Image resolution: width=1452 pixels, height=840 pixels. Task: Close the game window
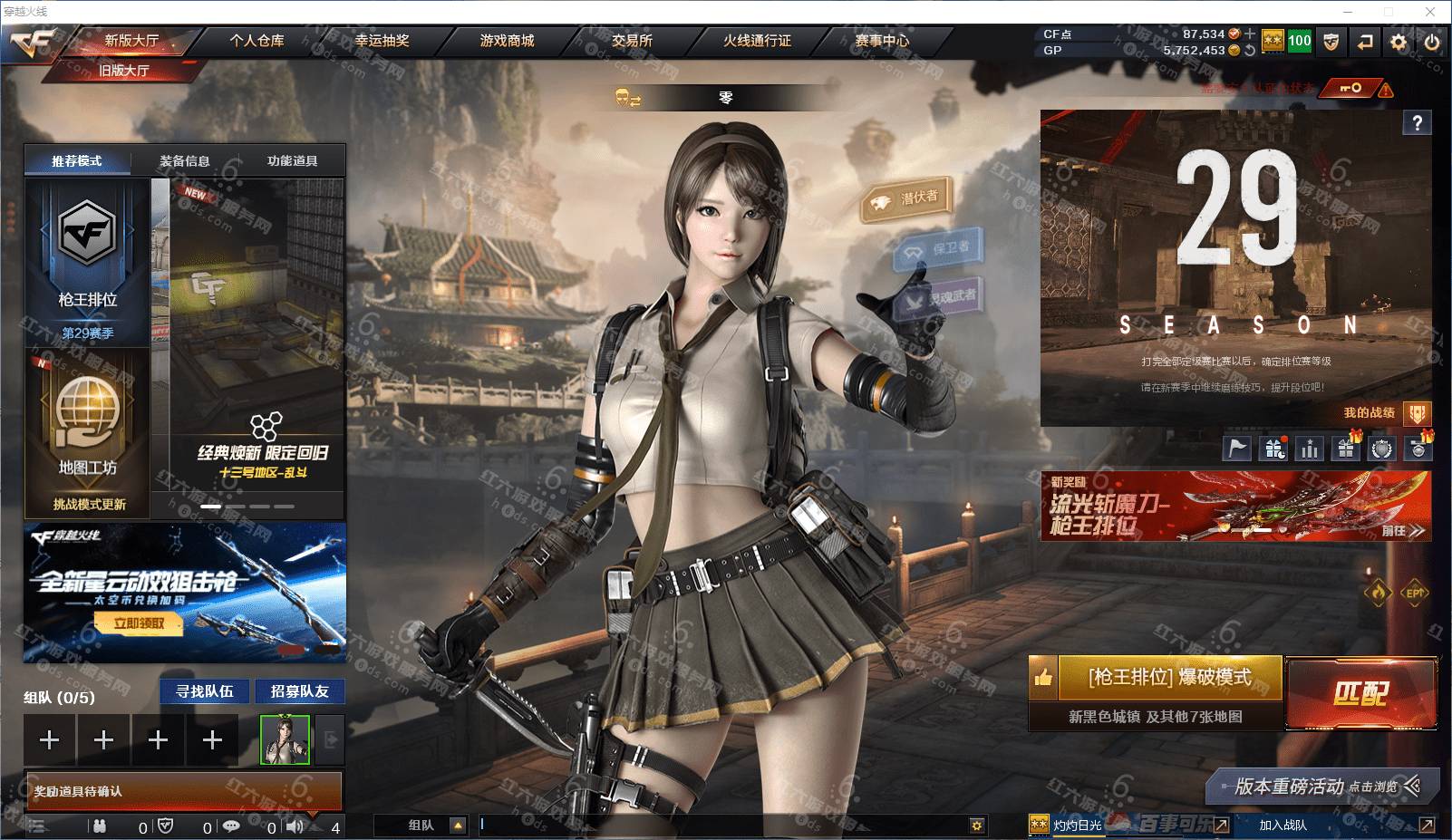(1430, 12)
